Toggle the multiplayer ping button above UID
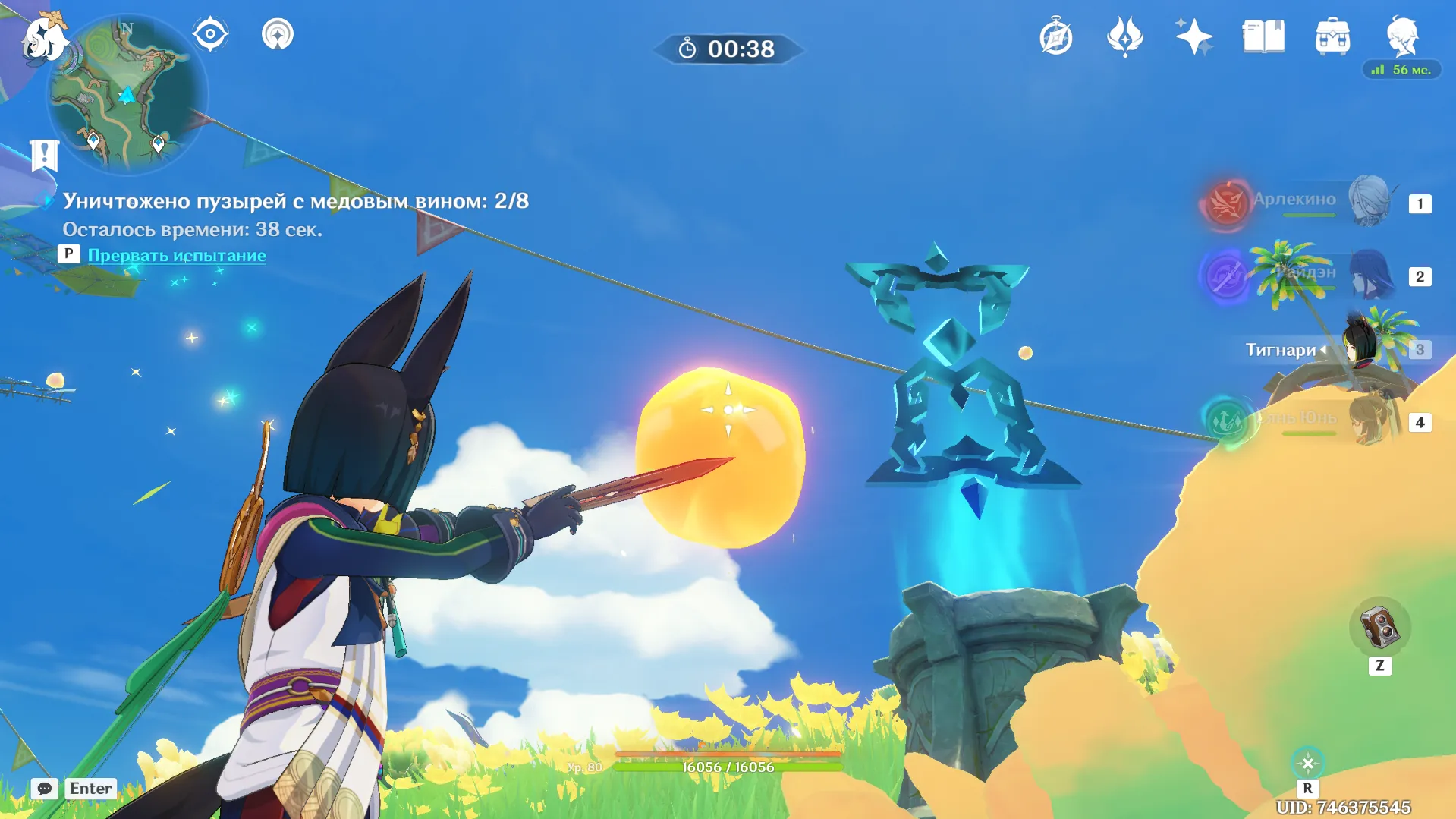The width and height of the screenshot is (1456, 819). 1307,761
